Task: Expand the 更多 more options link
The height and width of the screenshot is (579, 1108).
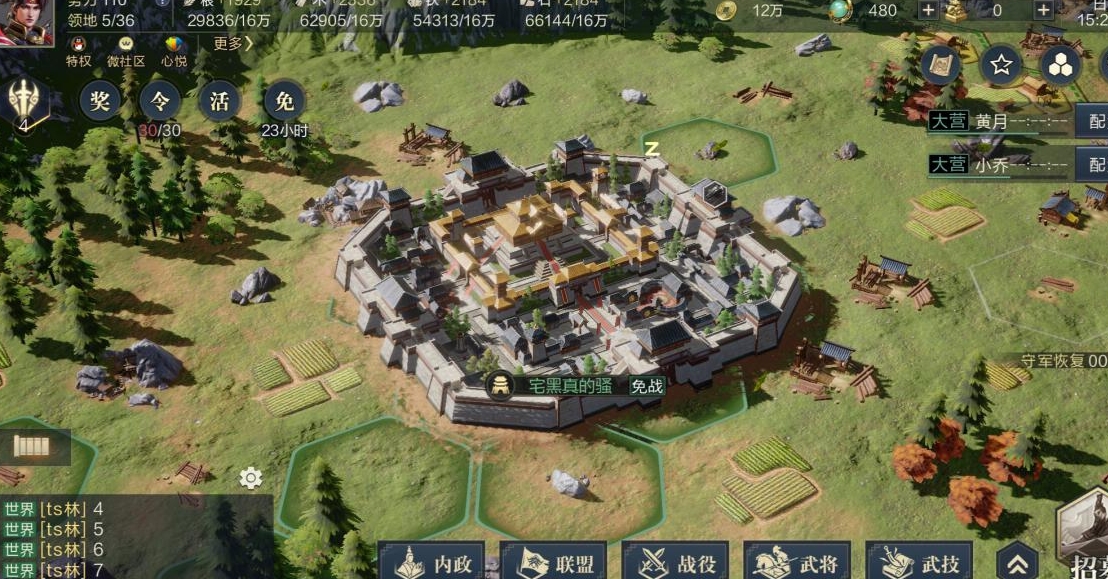Action: coord(233,44)
